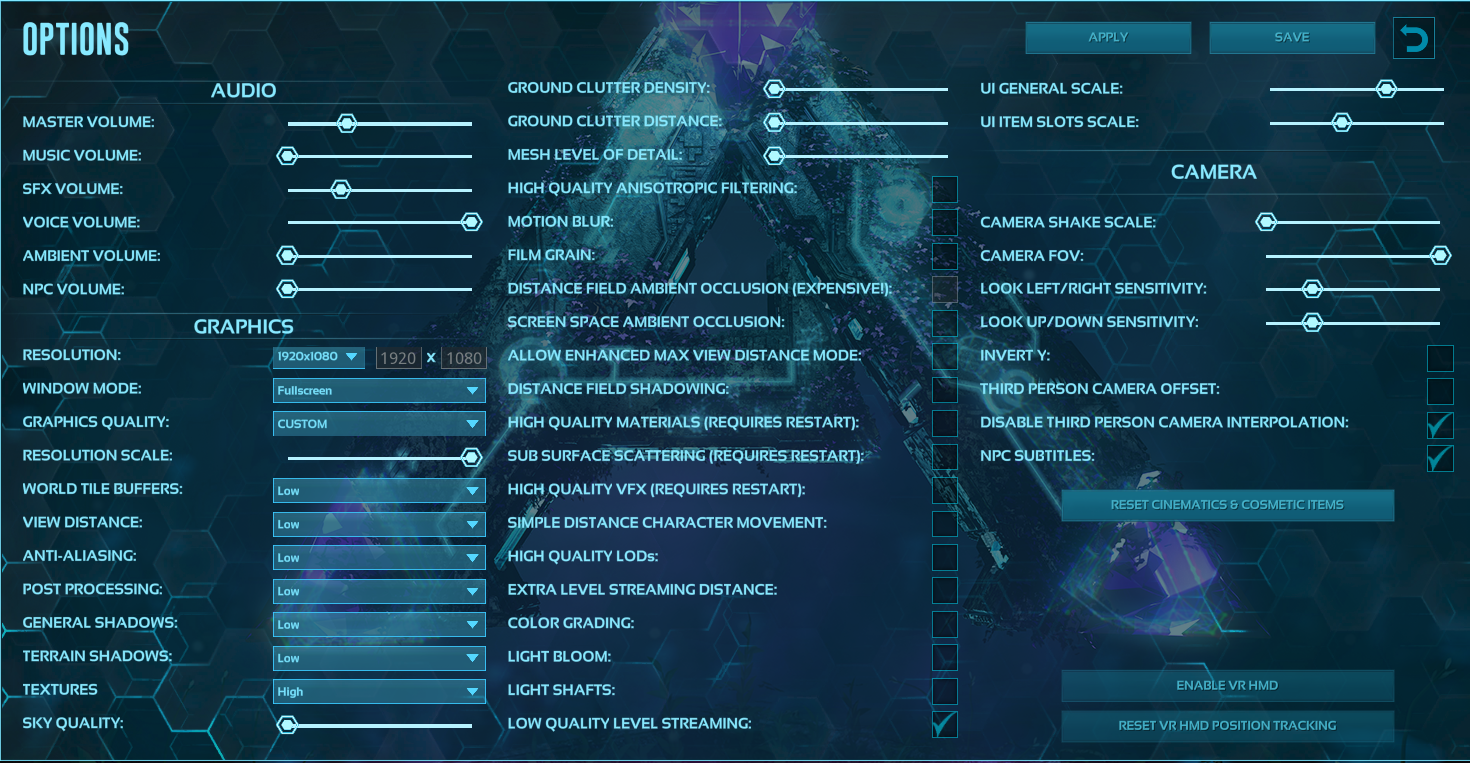Click the APPLY button
Image resolution: width=1470 pixels, height=763 pixels.
pyautogui.click(x=1107, y=37)
